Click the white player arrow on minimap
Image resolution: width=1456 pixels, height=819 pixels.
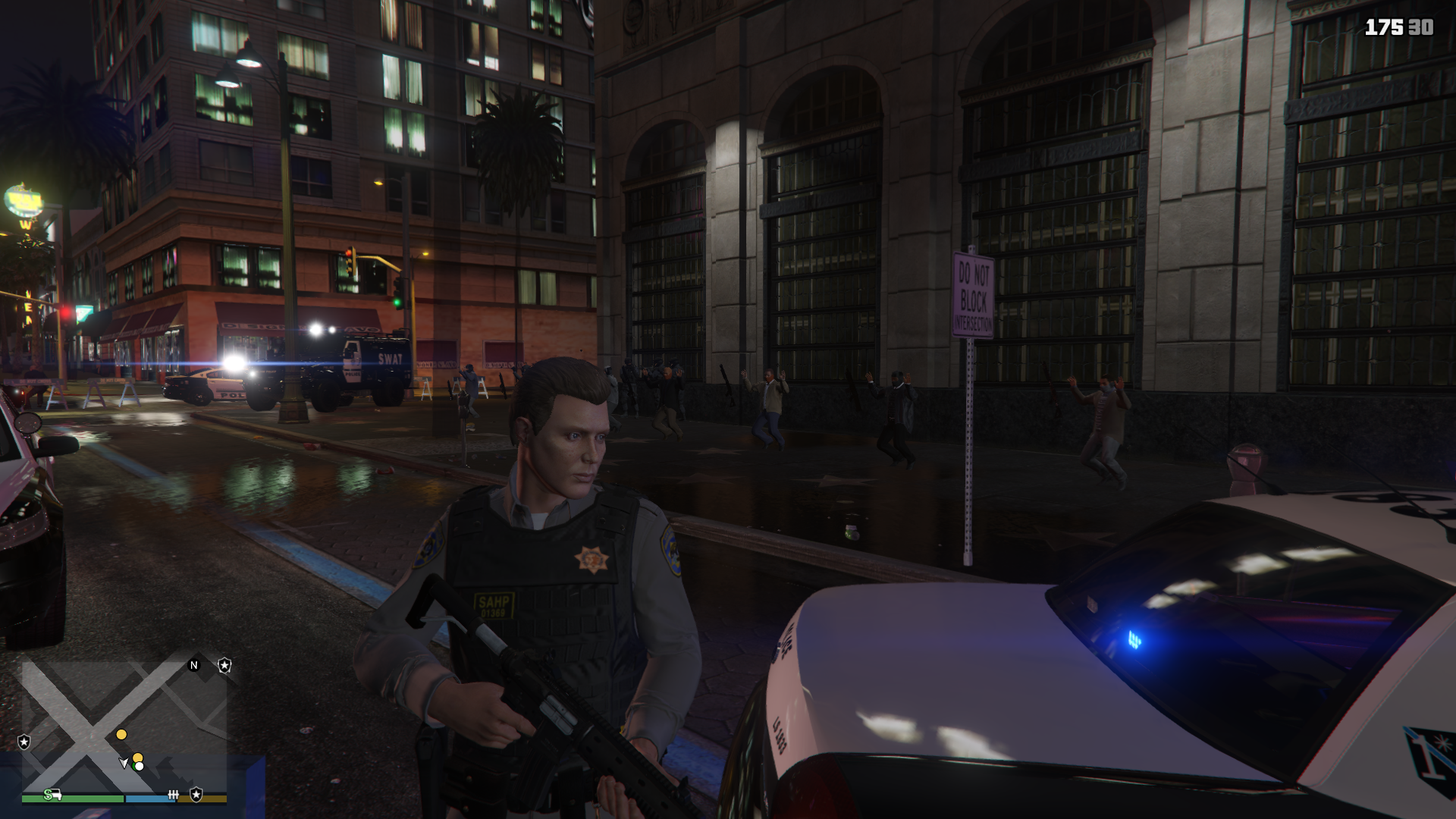point(124,762)
